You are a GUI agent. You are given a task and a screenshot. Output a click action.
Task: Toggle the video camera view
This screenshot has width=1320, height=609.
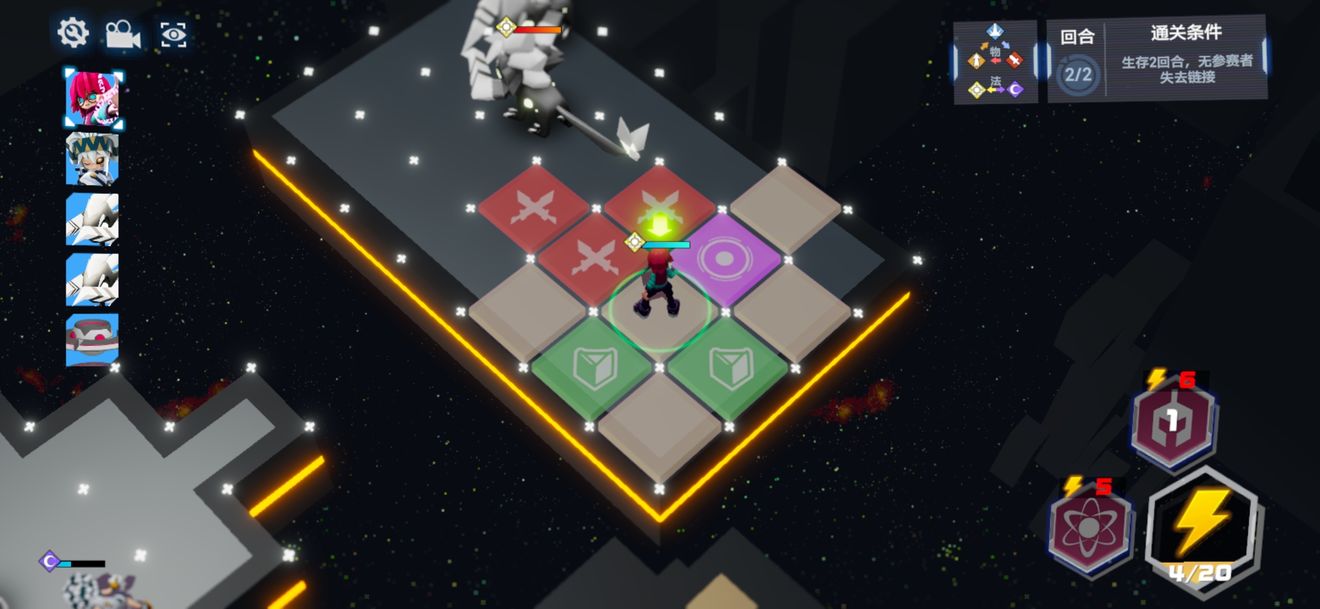(x=123, y=34)
